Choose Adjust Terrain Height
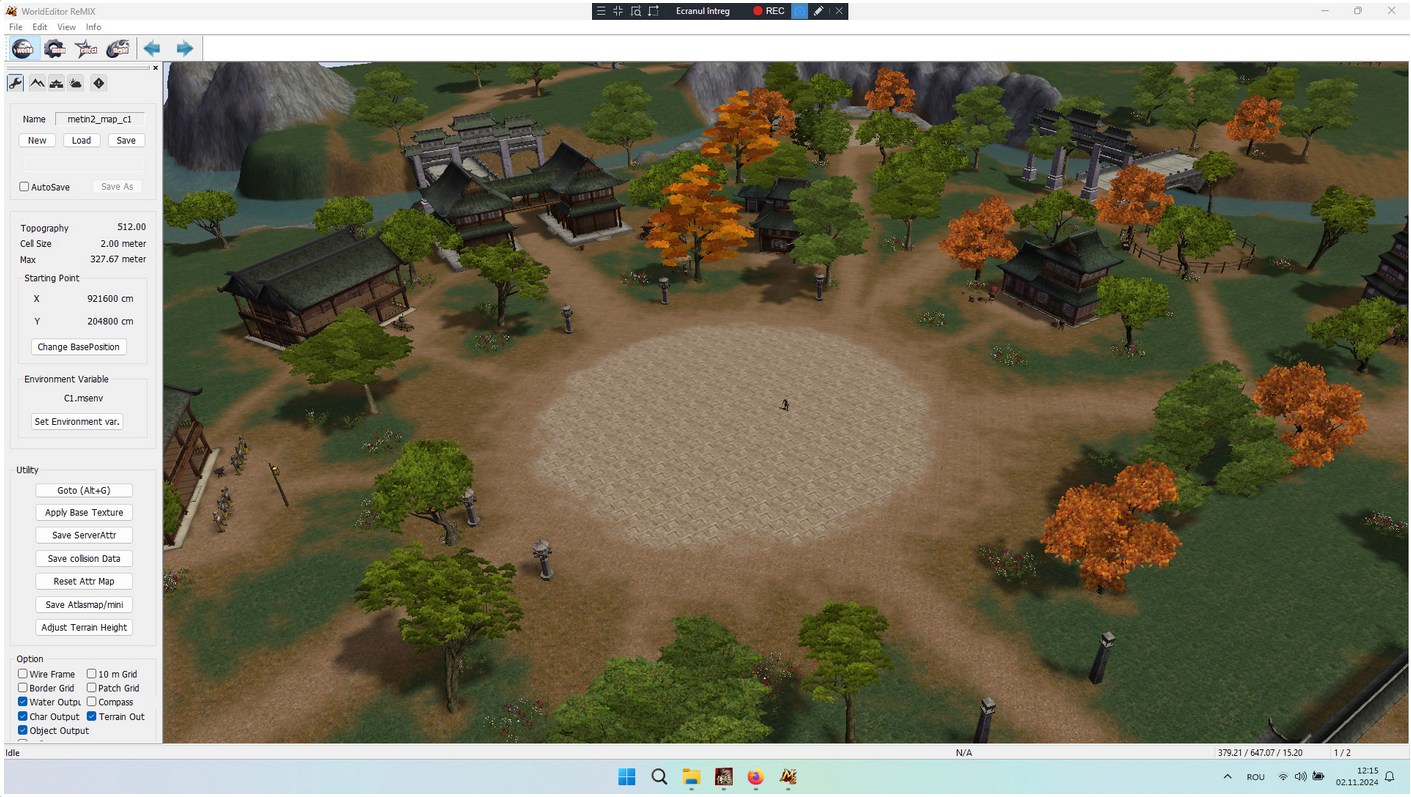Image resolution: width=1411 pixels, height=797 pixels. 84,628
